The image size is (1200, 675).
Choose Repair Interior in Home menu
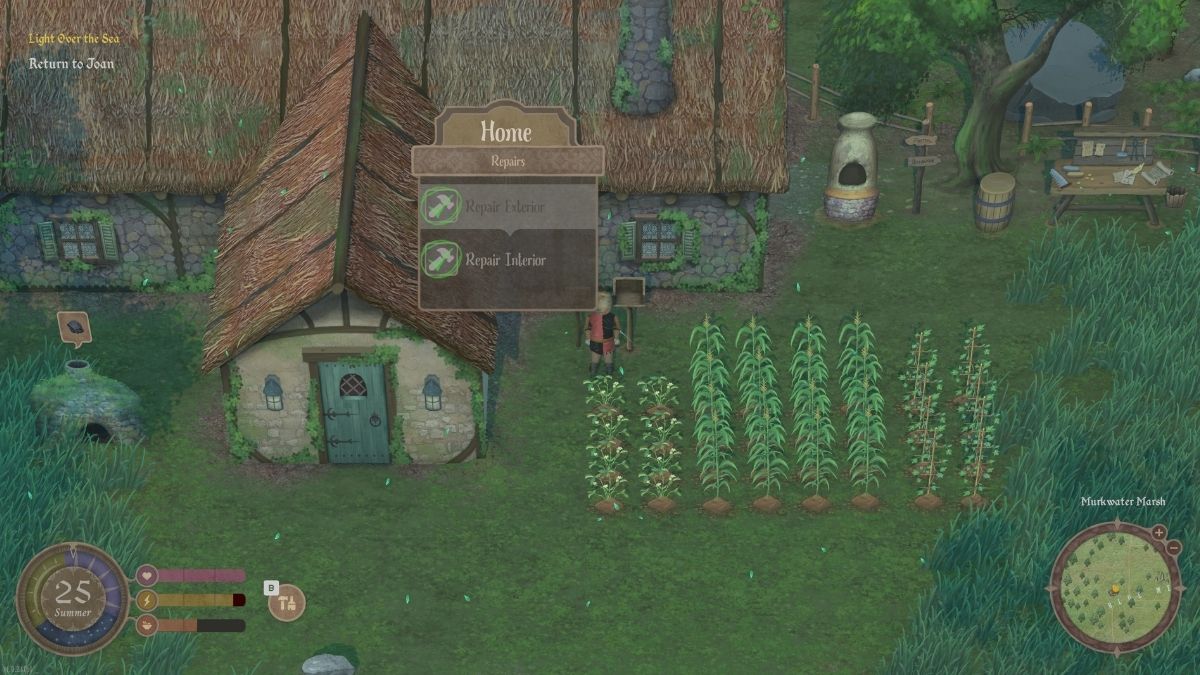point(506,260)
